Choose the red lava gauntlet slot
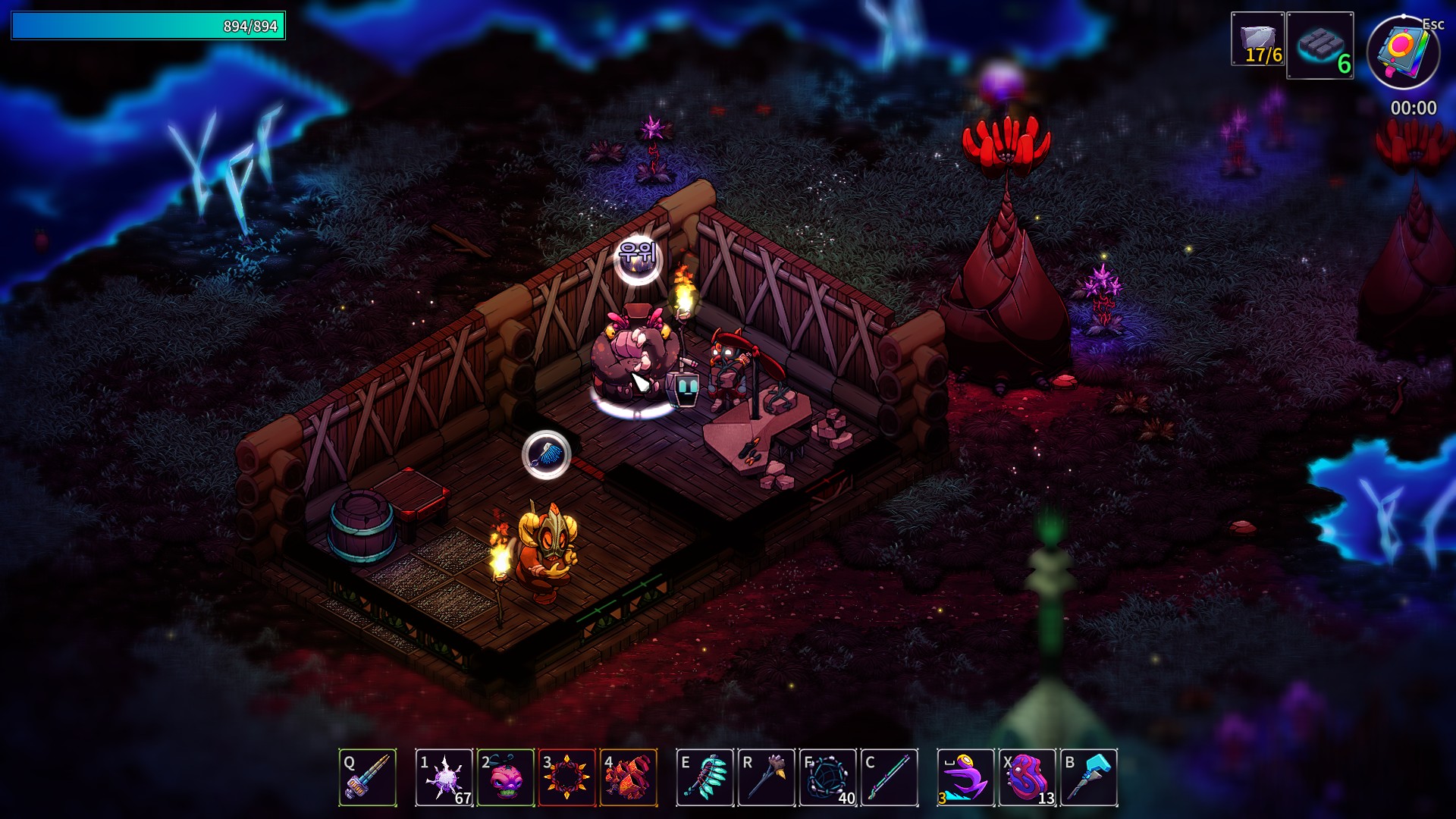The image size is (1456, 819). tap(629, 777)
